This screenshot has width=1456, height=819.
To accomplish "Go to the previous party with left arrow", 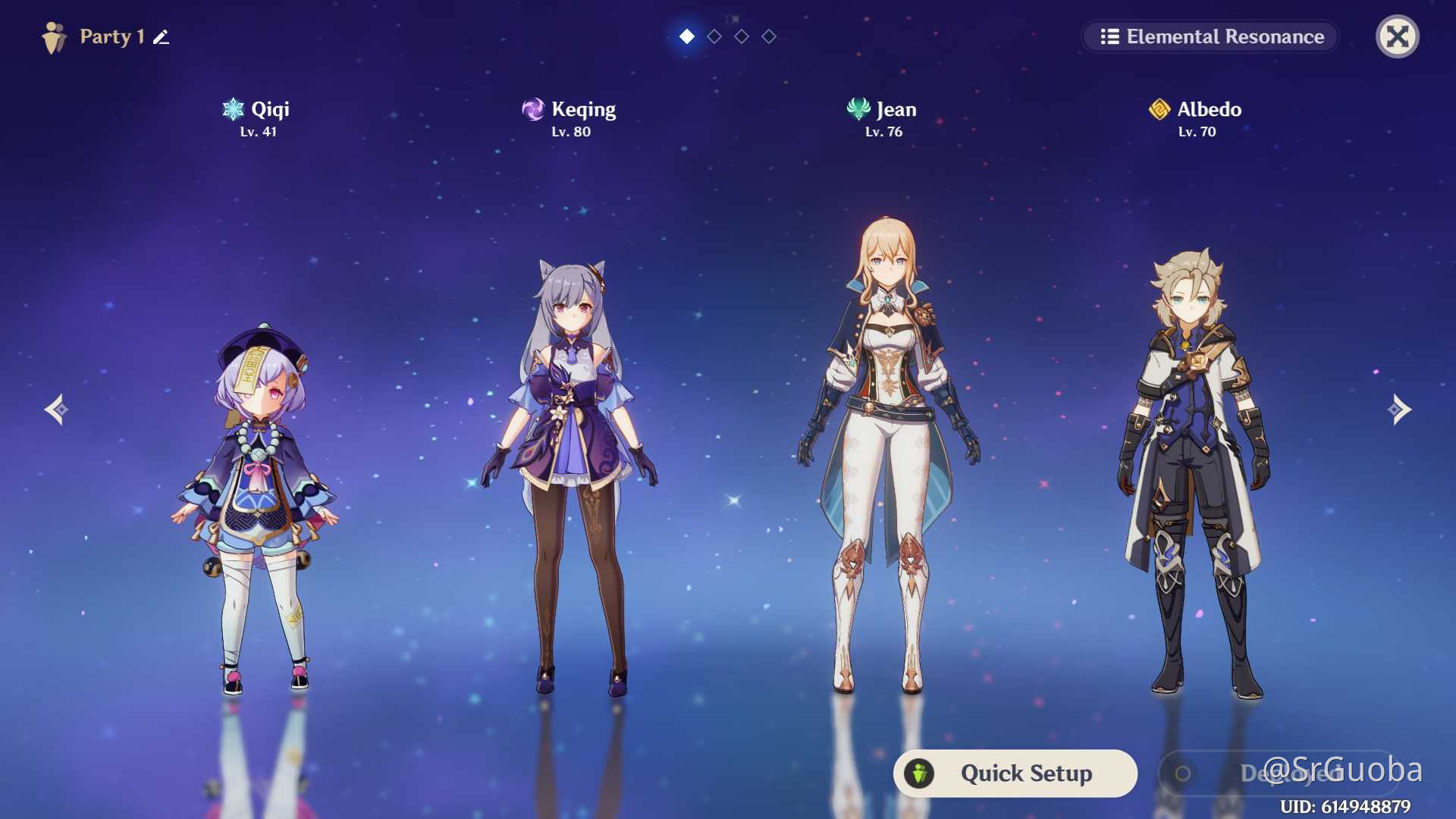I will (x=56, y=409).
